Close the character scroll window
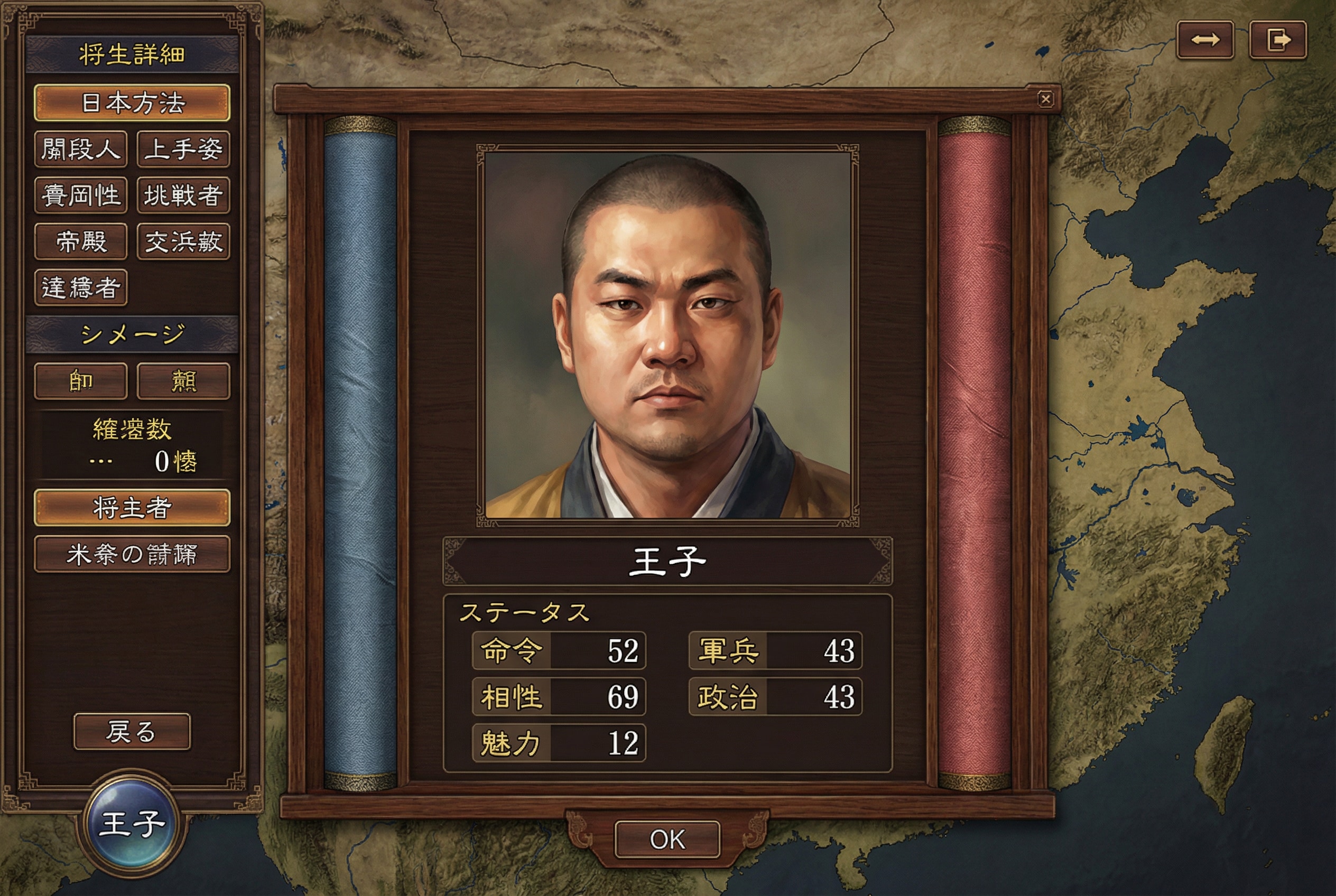1336x896 pixels. click(x=1045, y=99)
